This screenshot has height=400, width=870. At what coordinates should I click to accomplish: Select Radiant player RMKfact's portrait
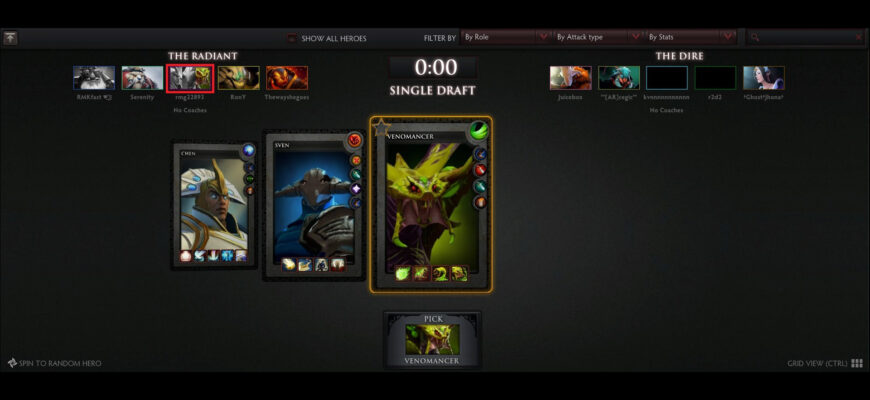coord(93,78)
